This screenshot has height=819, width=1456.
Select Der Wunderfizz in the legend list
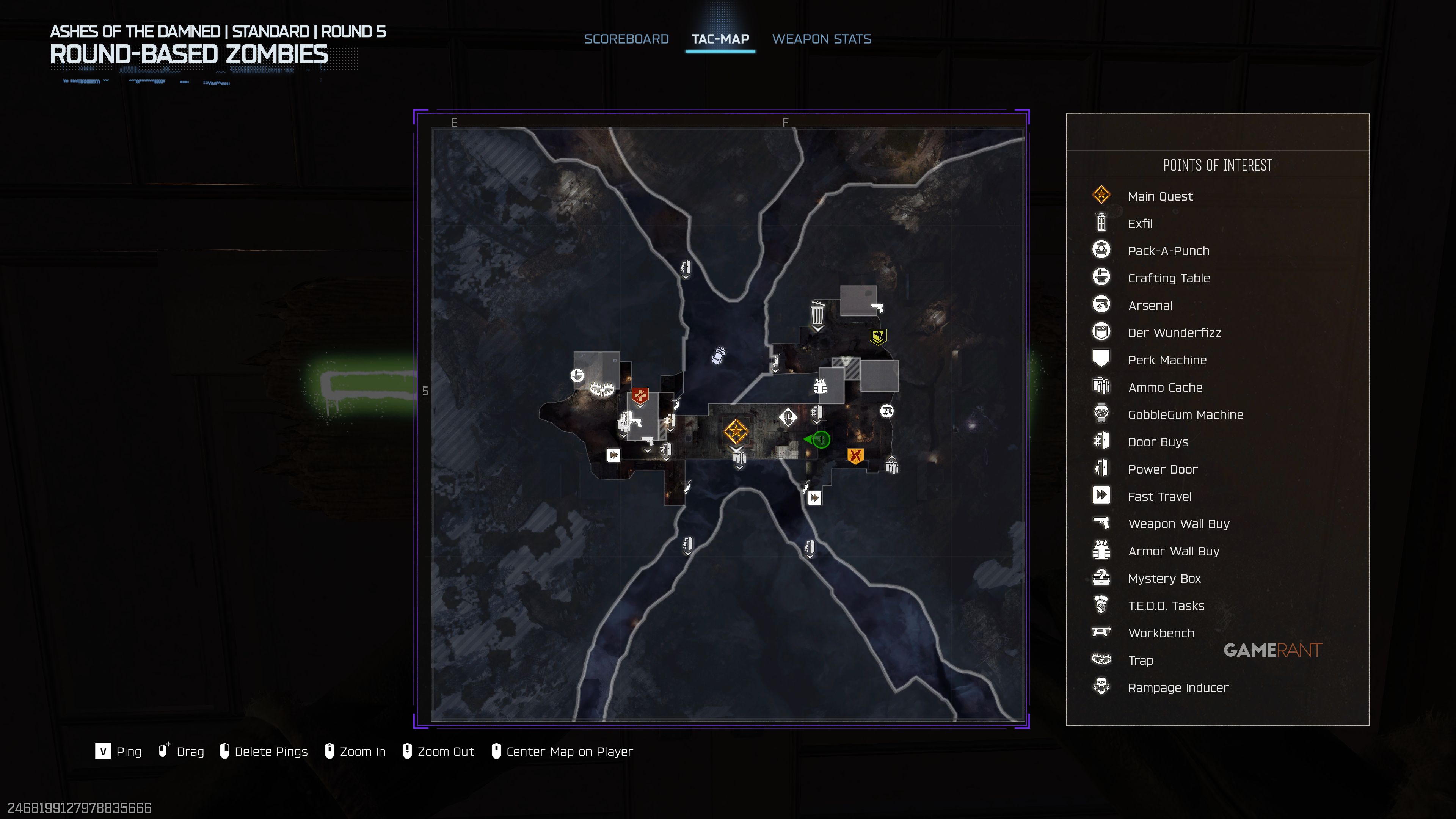point(1174,333)
